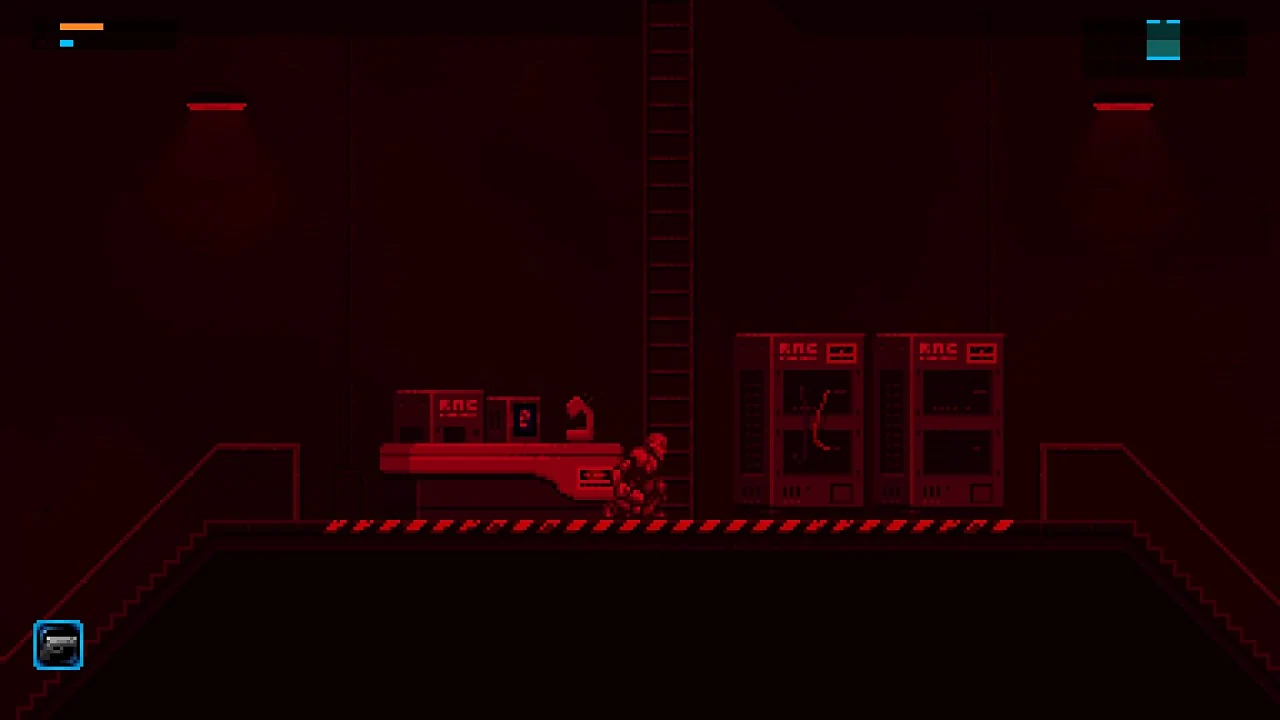
Task: Click the КПС label on middle cabinet
Action: [x=799, y=347]
